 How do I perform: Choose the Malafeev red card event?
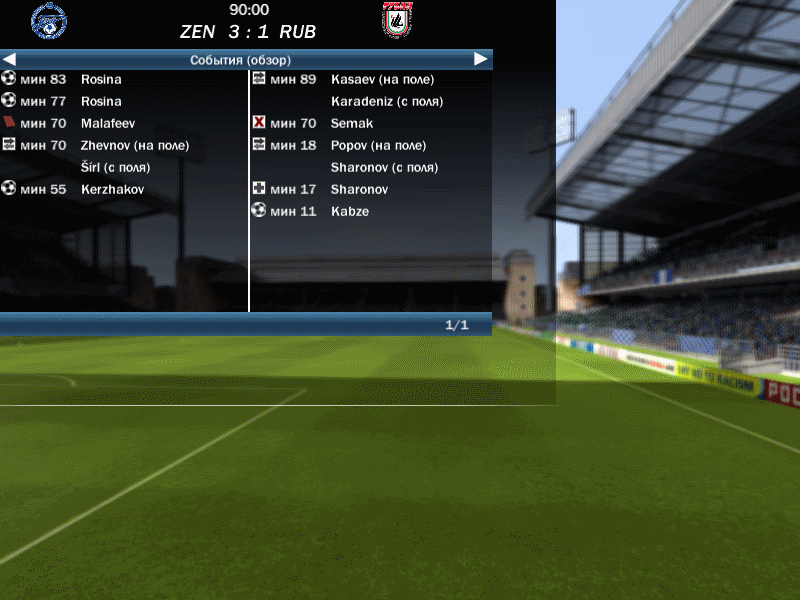107,123
